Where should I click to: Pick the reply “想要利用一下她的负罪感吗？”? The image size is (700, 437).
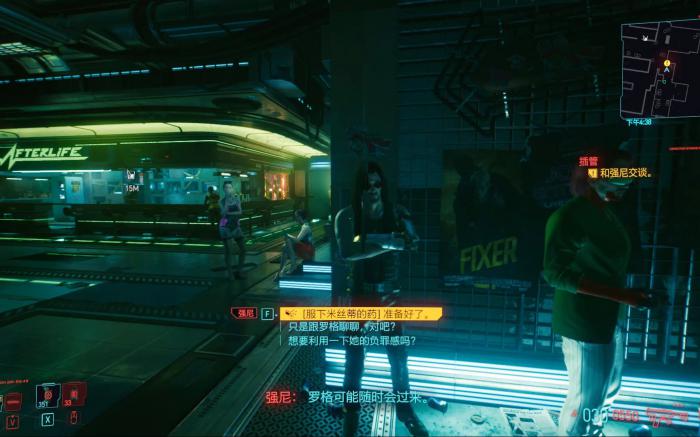click(x=352, y=340)
